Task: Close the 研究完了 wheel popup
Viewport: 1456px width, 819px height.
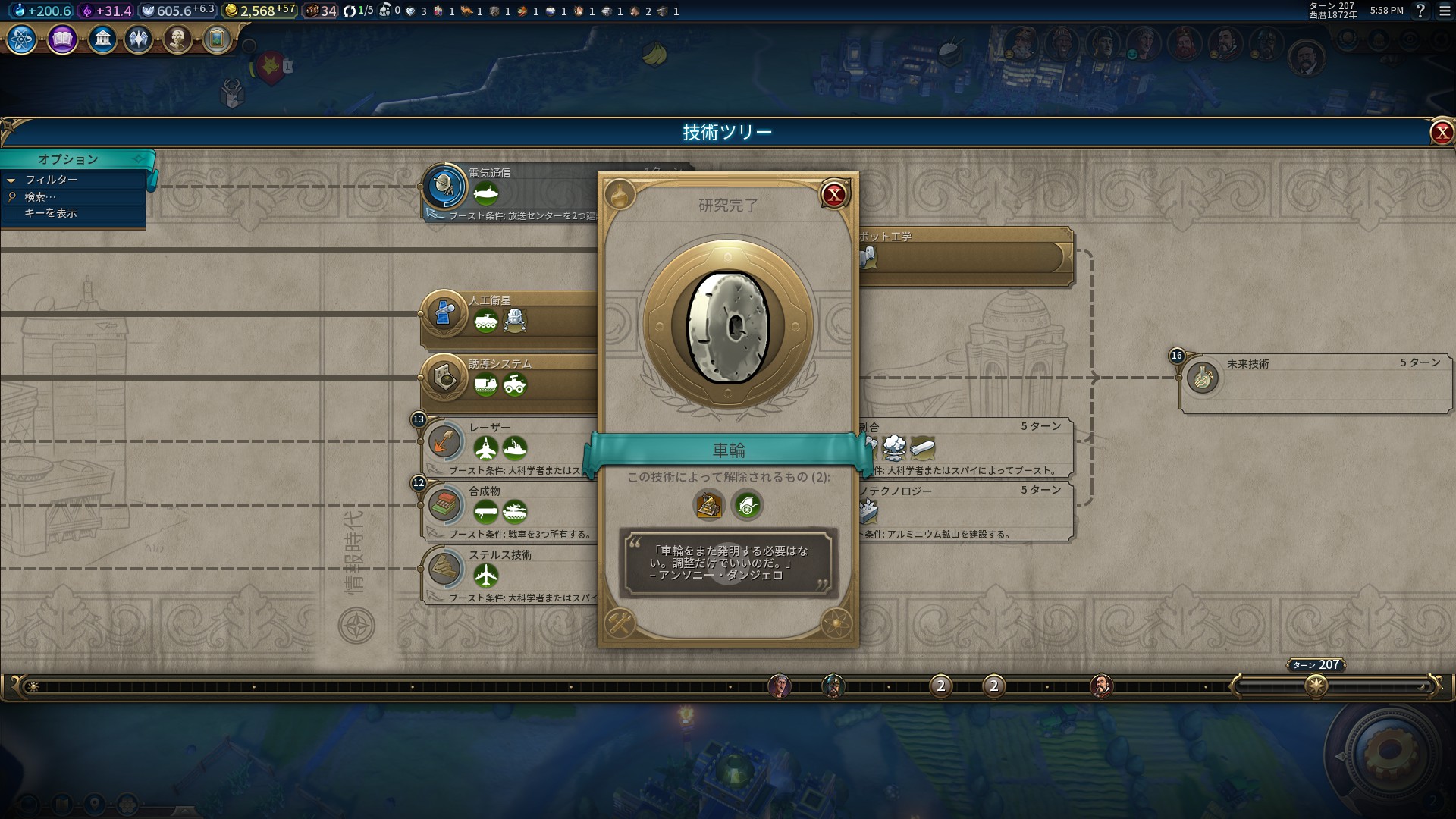Action: tap(834, 195)
